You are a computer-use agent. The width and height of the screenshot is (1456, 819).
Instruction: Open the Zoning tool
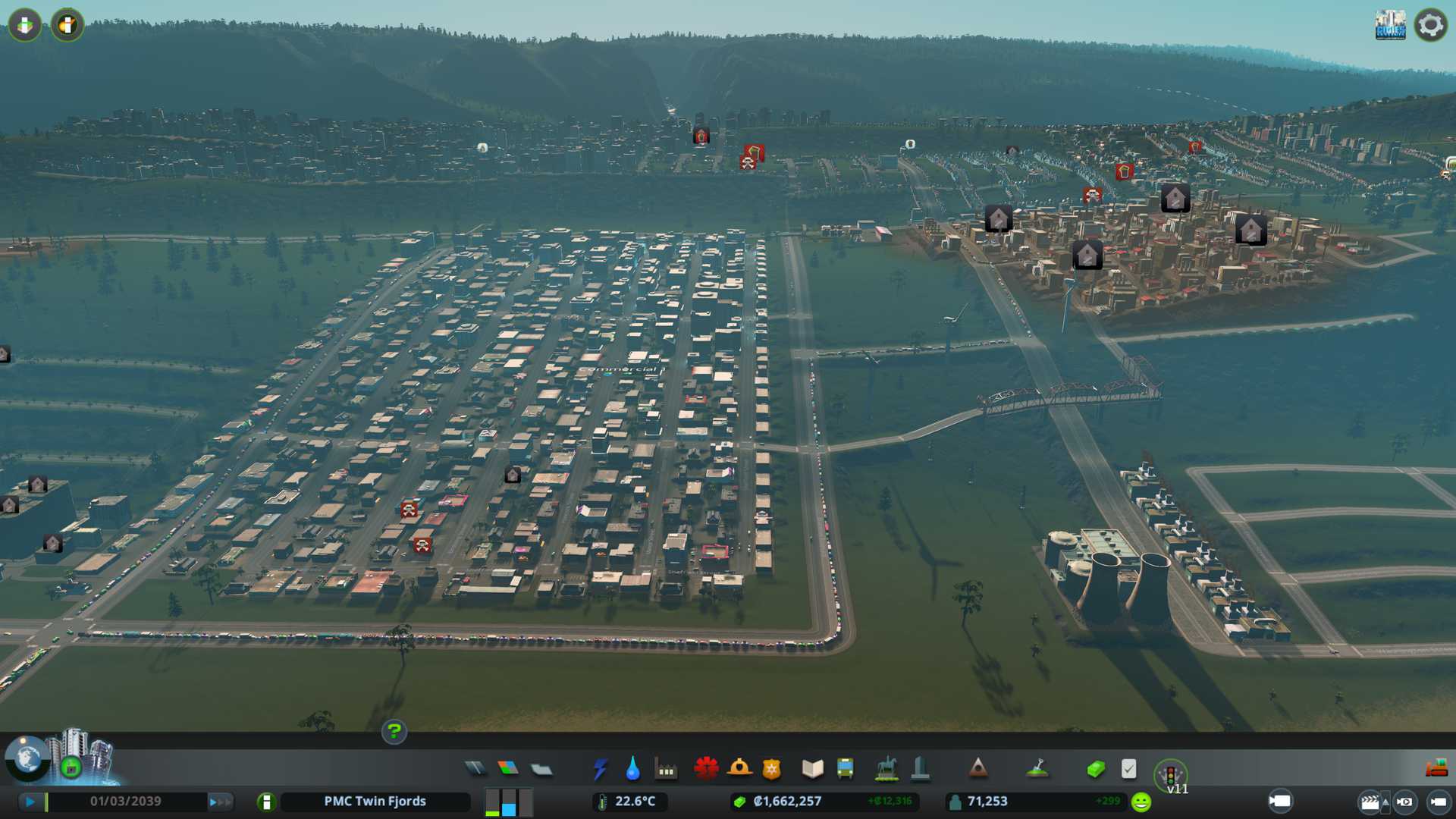click(x=508, y=769)
